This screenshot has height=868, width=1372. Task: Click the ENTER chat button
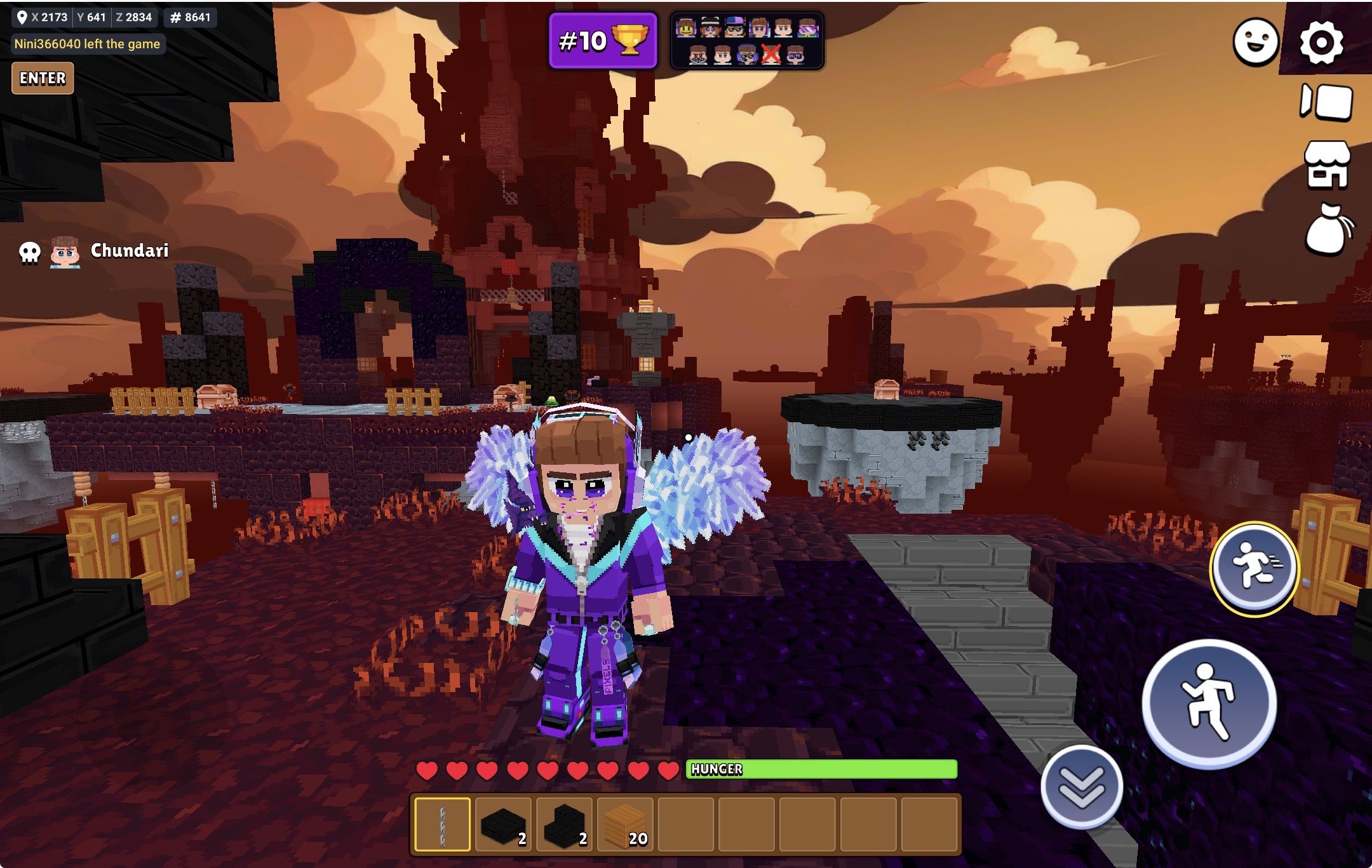click(43, 78)
